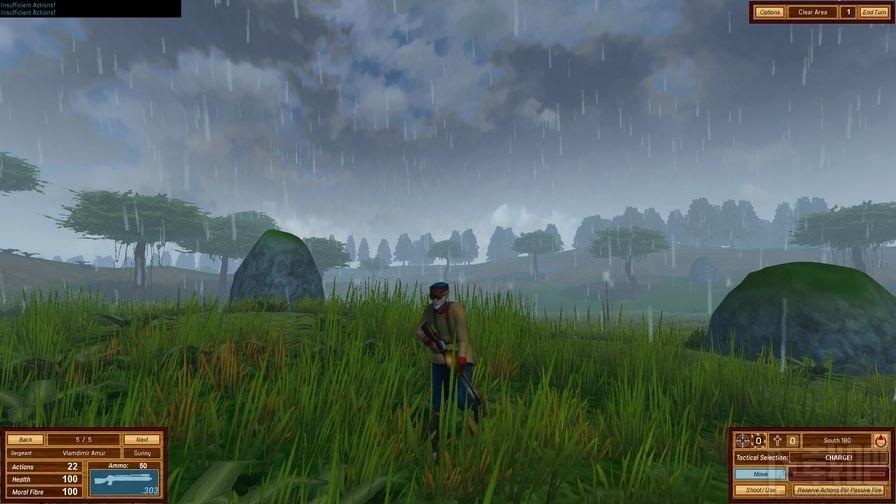Go Back to the previous soldier

[x=25, y=439]
